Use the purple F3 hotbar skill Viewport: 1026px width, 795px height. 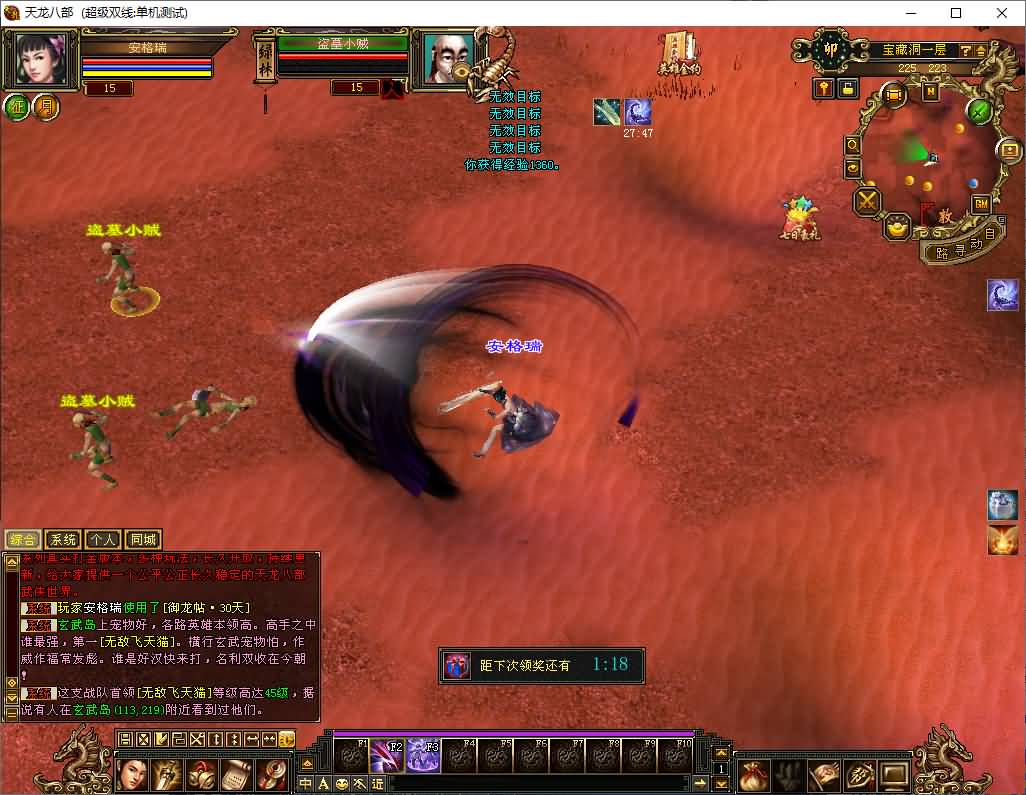click(424, 757)
